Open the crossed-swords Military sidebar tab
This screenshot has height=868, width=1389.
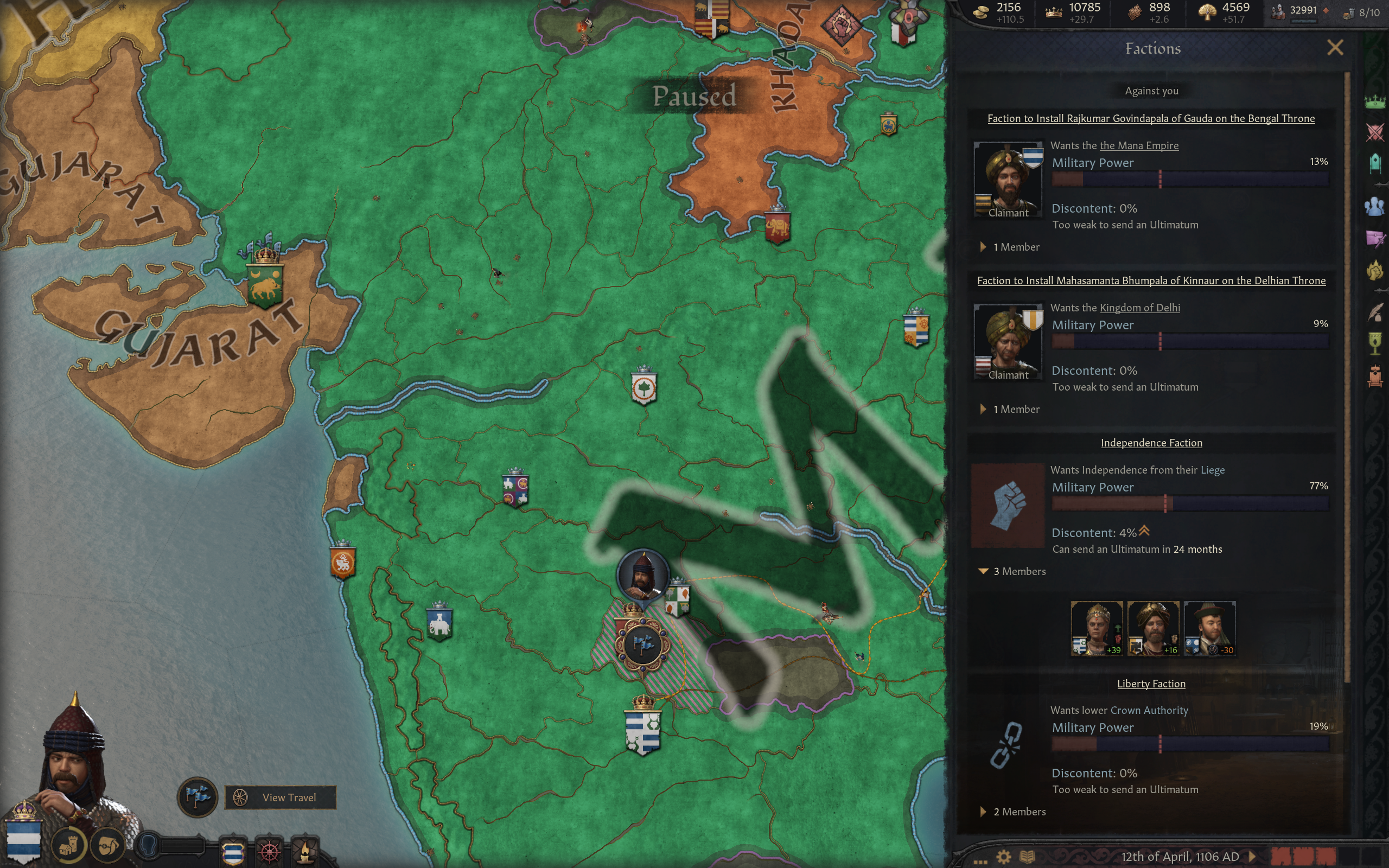click(1375, 132)
